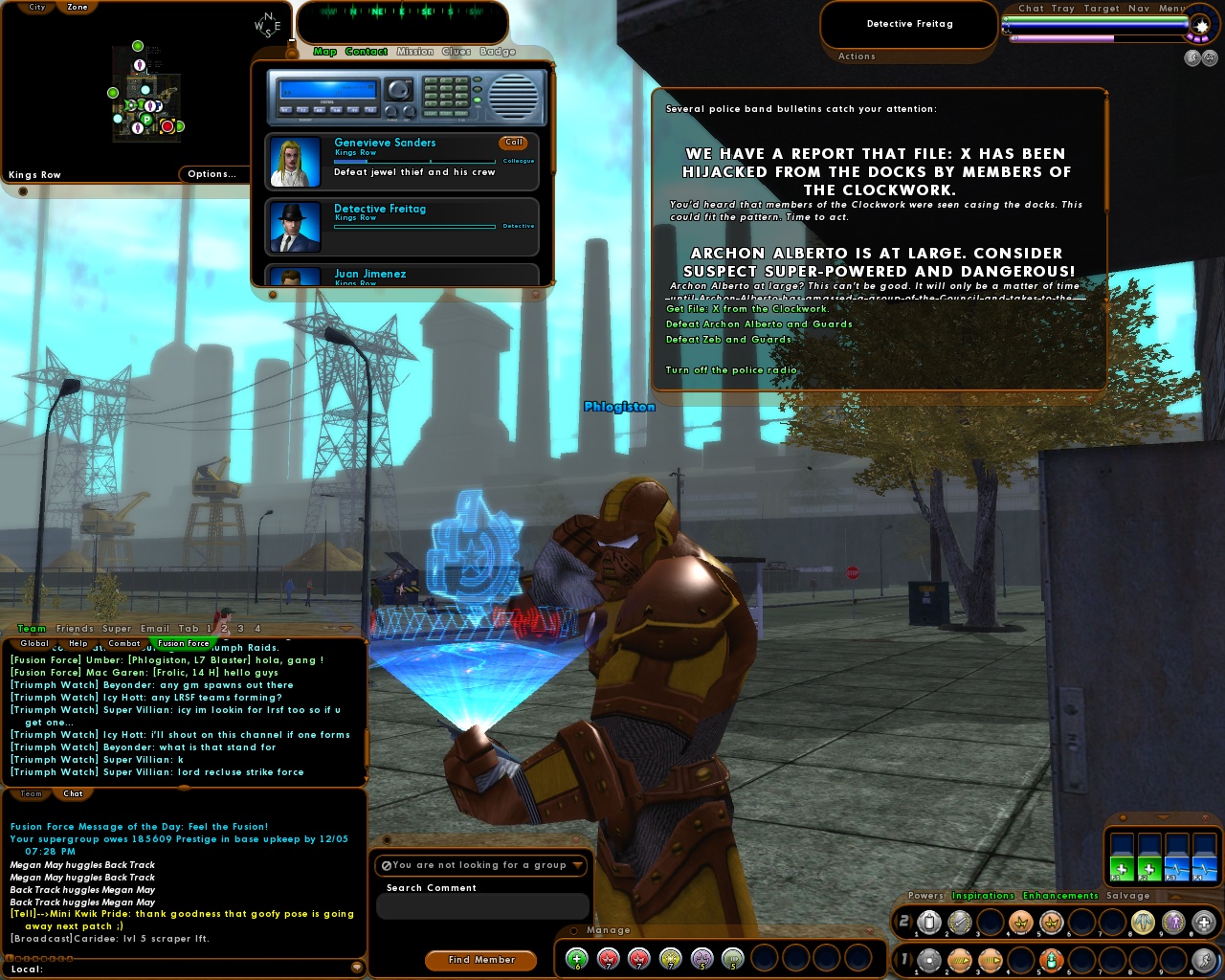
Task: Activate the Sprint icon at tray end
Action: point(1203,960)
